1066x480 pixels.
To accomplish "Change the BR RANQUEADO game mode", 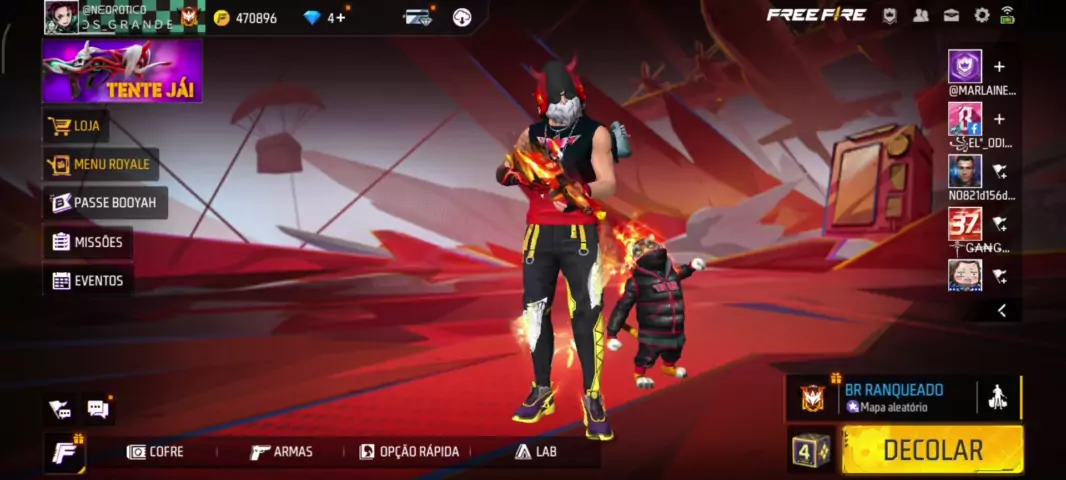I will (880, 397).
